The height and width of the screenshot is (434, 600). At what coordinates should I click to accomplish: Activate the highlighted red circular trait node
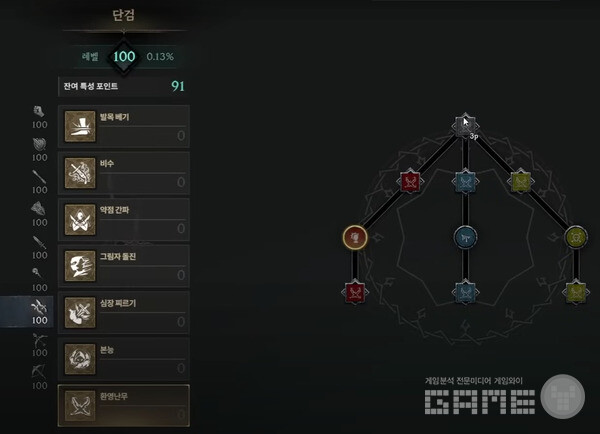pyautogui.click(x=355, y=237)
